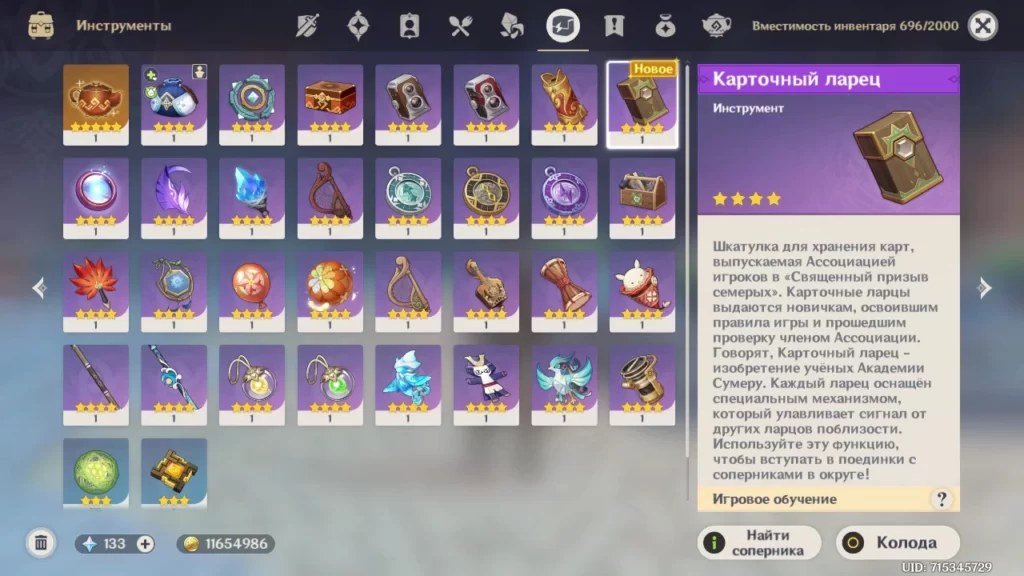Switch to the teapot furnishings tab
The height and width of the screenshot is (576, 1024).
click(716, 26)
